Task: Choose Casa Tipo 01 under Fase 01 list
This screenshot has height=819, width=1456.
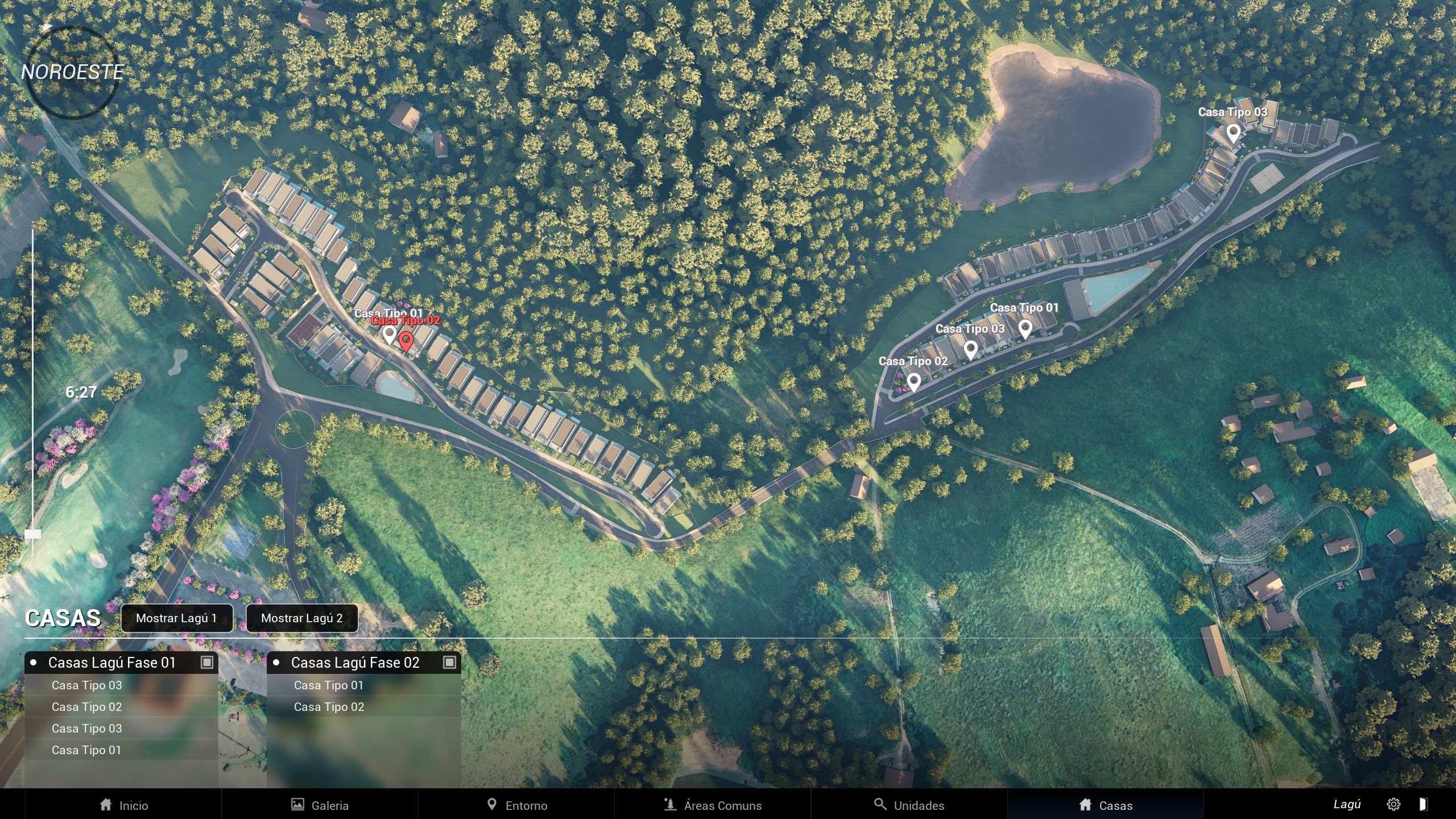Action: pos(86,750)
